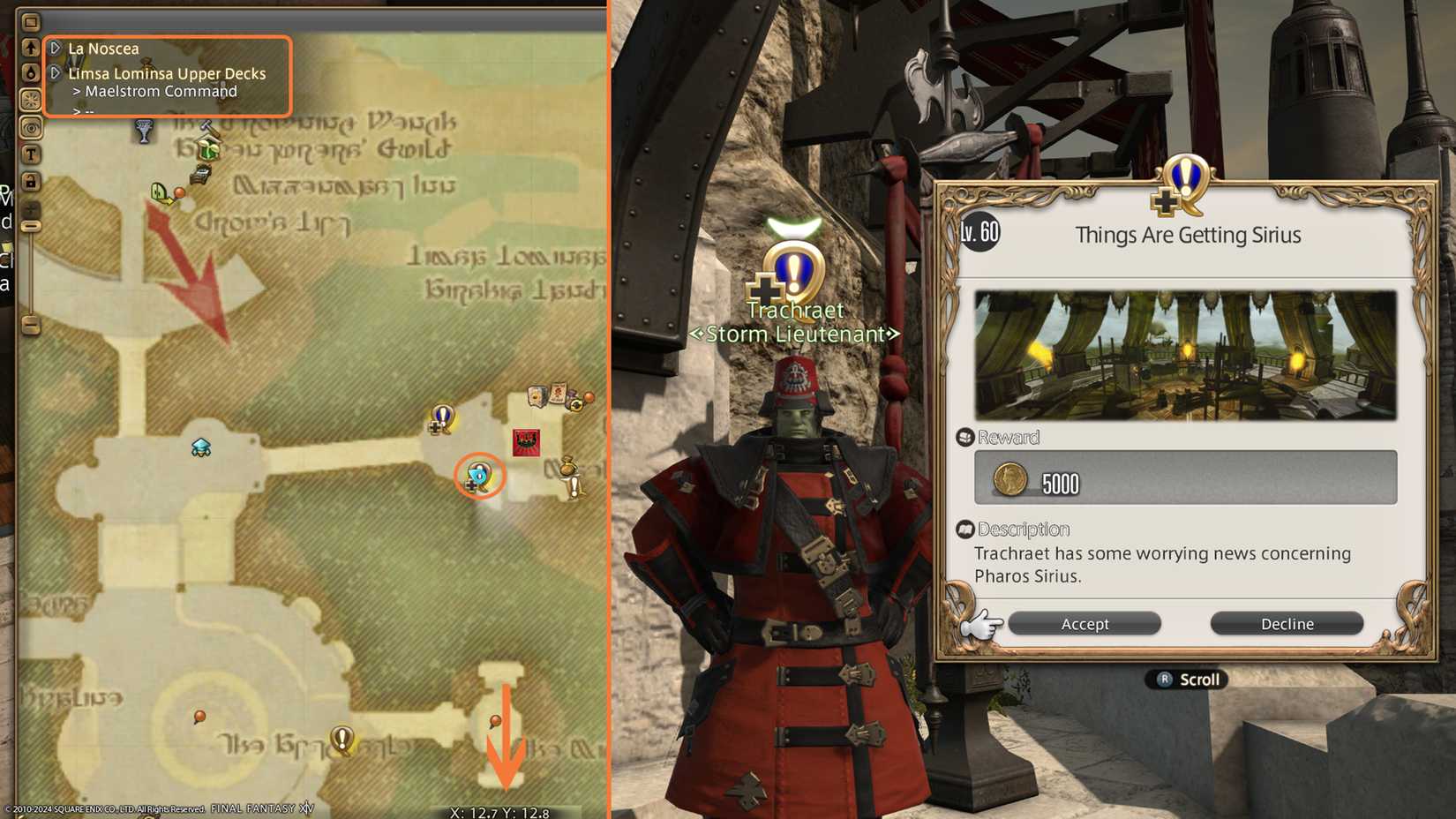Accept the Things Are Getting Sirius quest
This screenshot has width=1456, height=819.
1084,623
